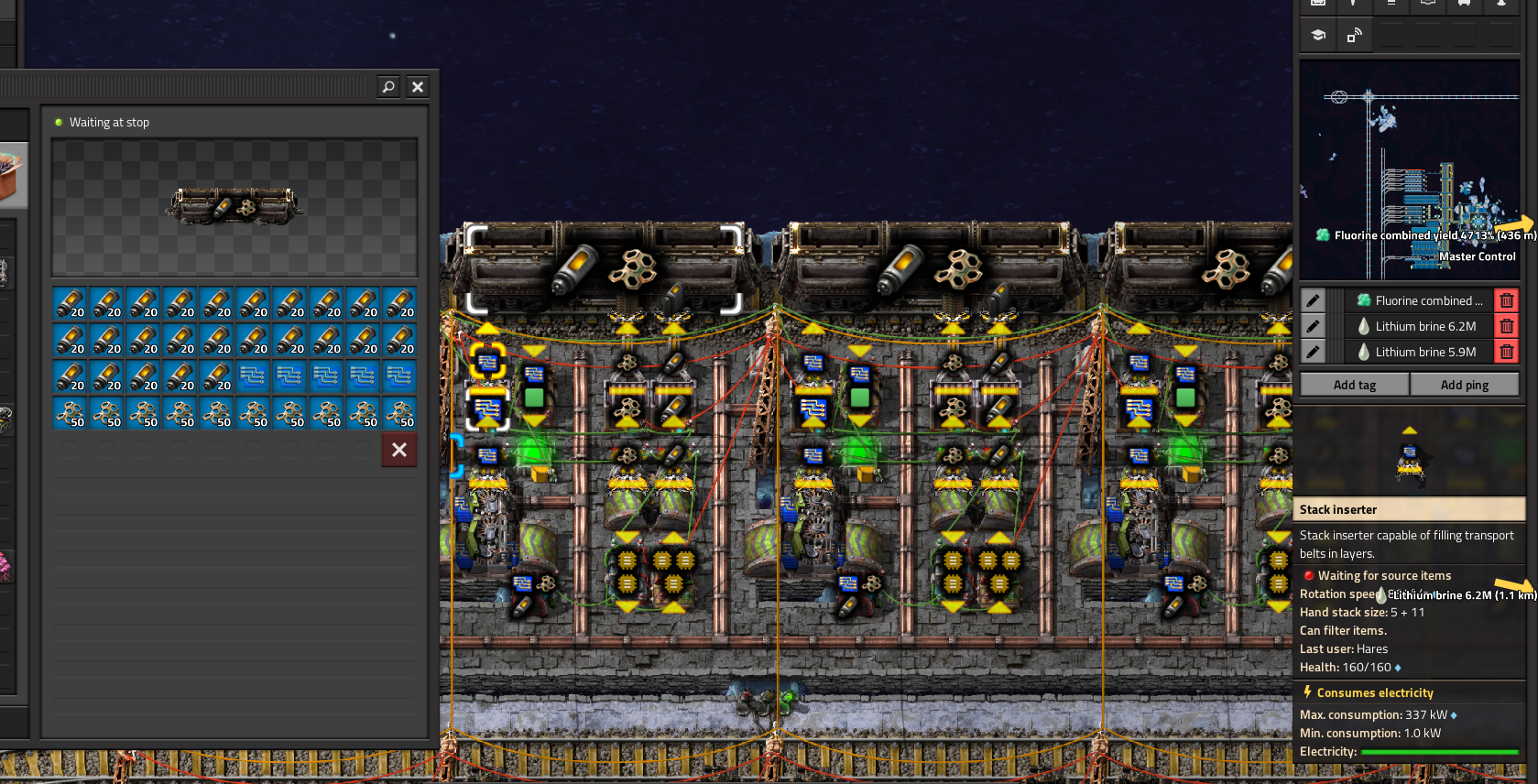Add a new map tag
The width and height of the screenshot is (1538, 784).
(1354, 385)
